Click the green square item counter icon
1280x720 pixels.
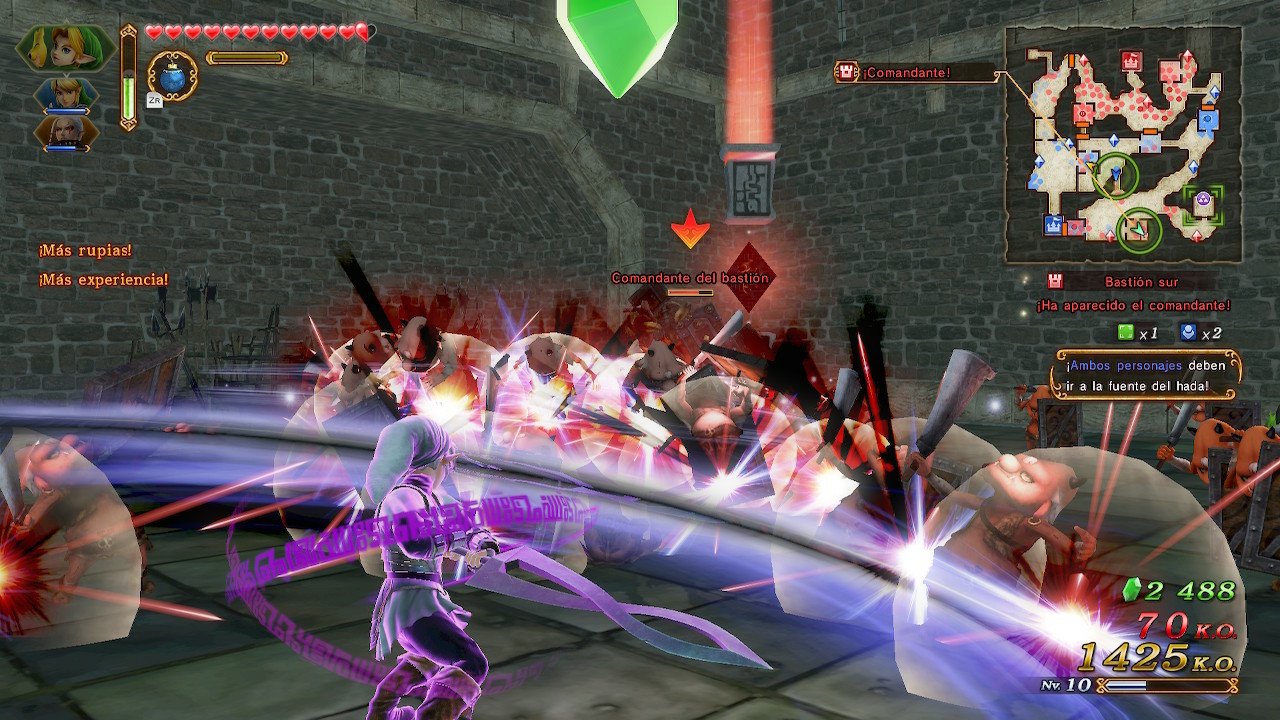(x=1126, y=332)
